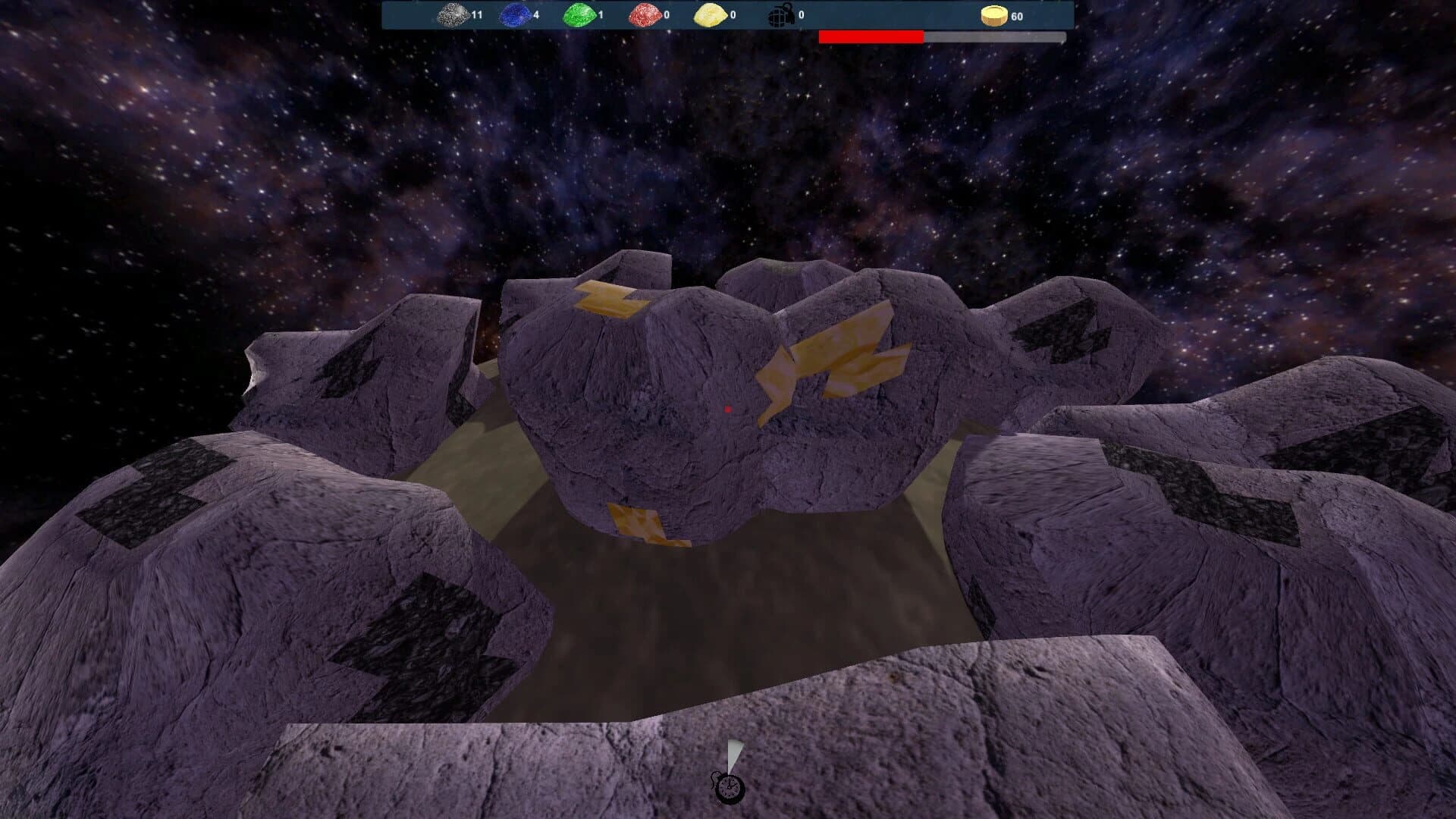Click the 60 coin count label
The image size is (1456, 819).
coord(1019,14)
